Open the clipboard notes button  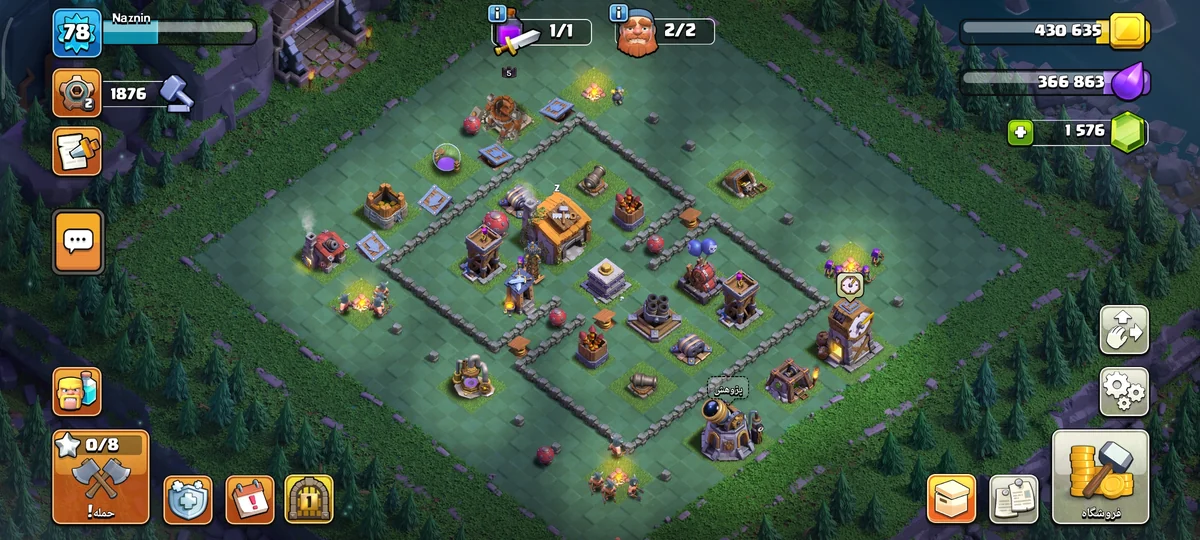[1013, 498]
